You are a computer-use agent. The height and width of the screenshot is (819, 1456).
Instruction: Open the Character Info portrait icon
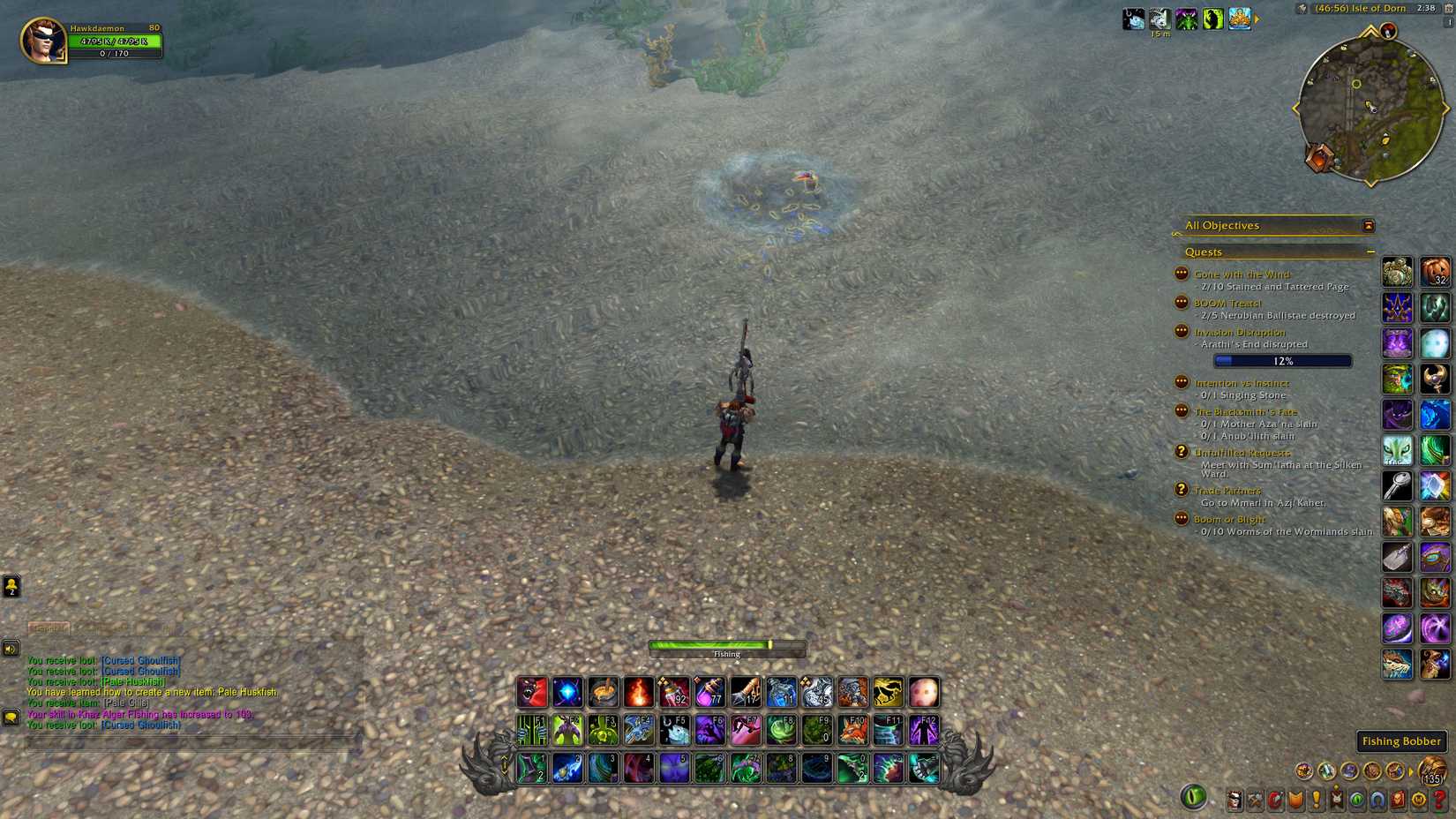[x=1235, y=800]
